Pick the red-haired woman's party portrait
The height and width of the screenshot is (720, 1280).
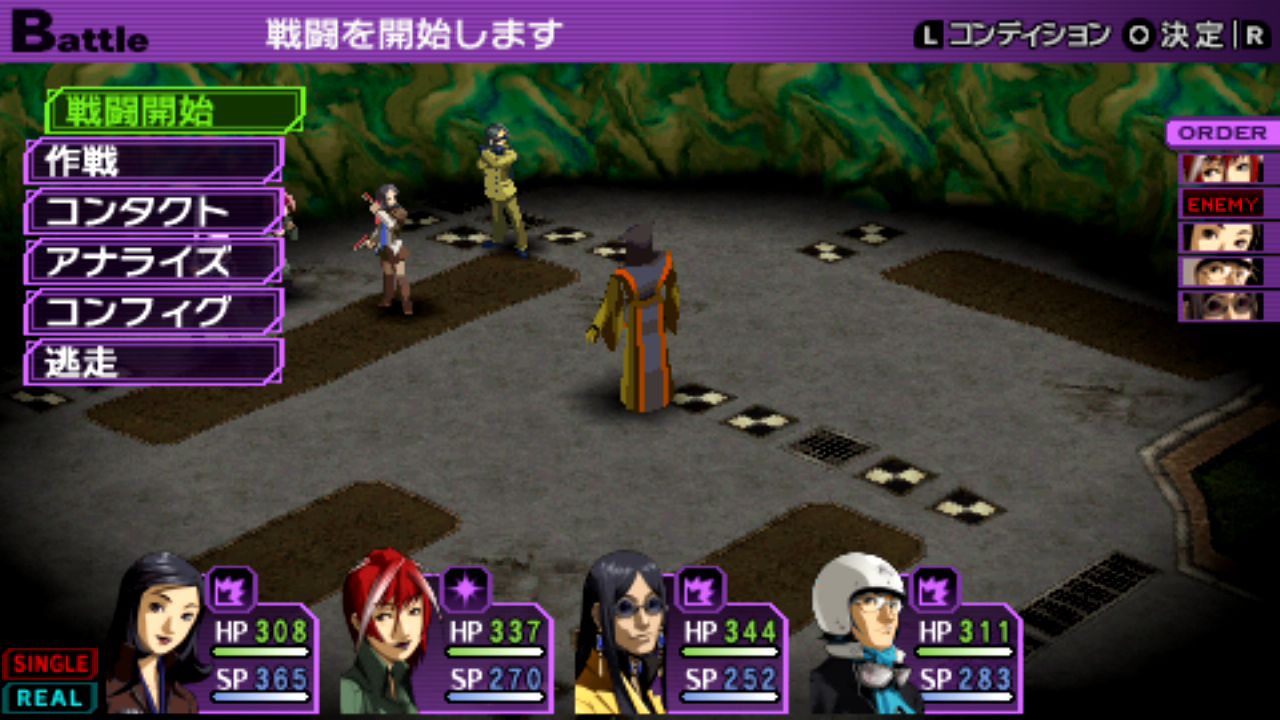[387, 632]
